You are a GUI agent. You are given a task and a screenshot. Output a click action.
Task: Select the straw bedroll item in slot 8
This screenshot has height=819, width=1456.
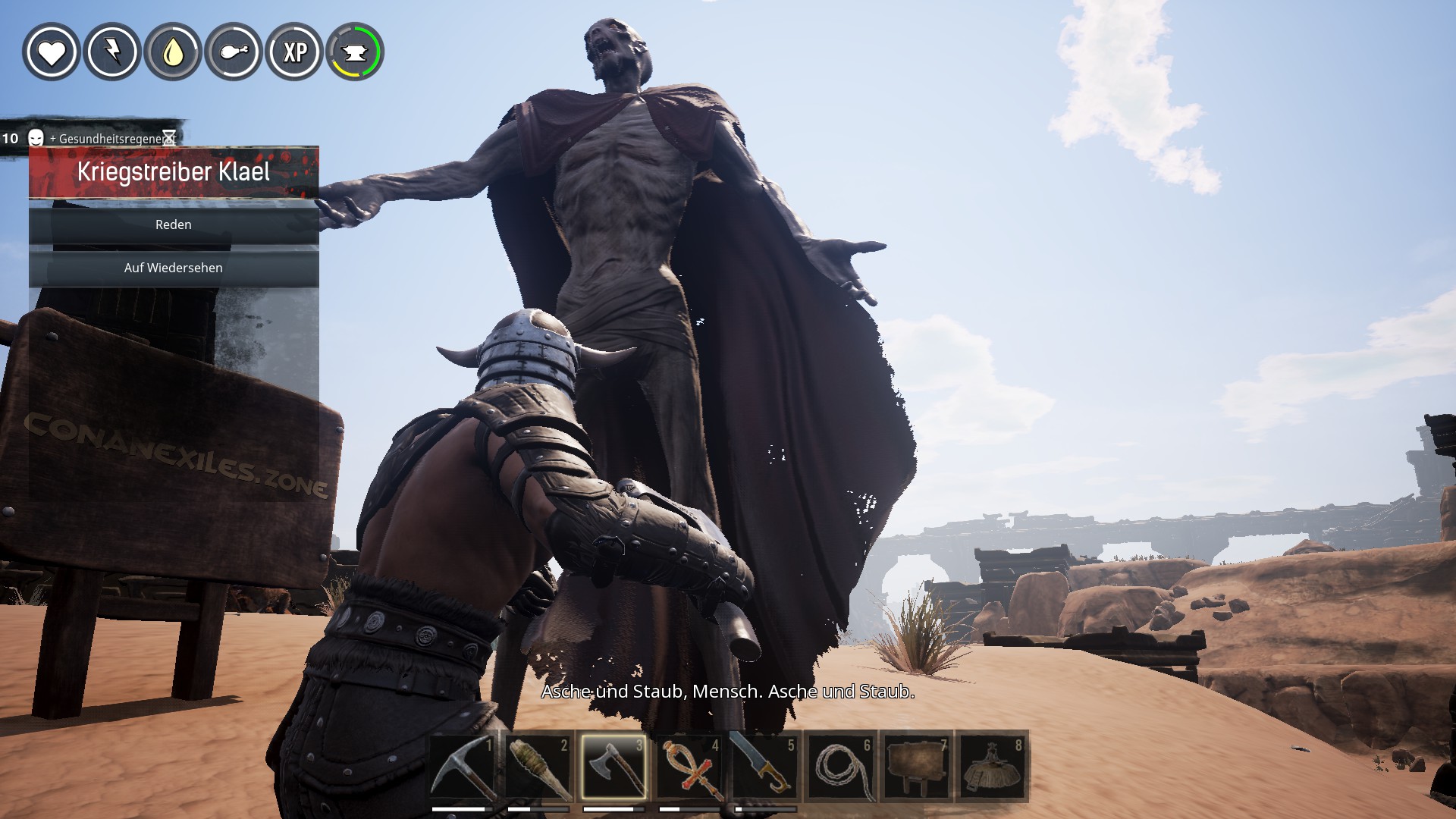(x=992, y=767)
